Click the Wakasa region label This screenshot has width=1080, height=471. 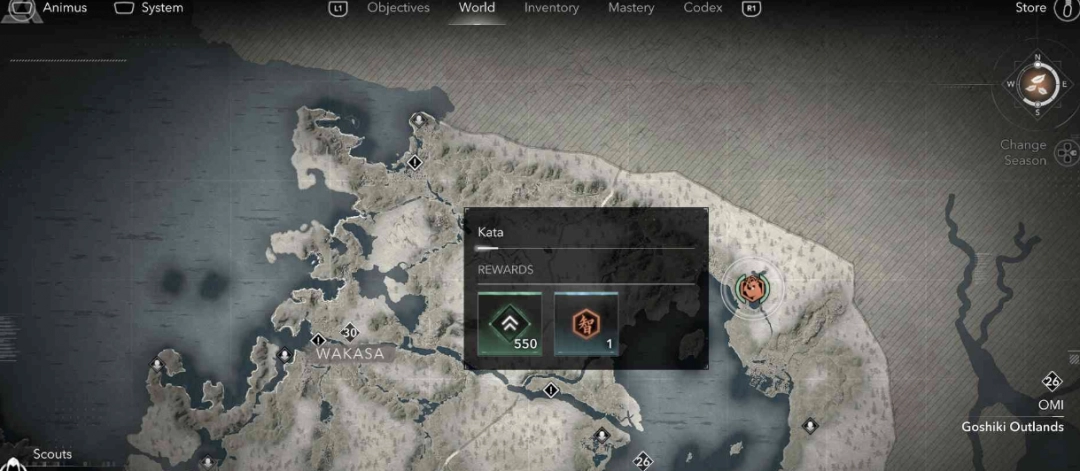point(349,353)
